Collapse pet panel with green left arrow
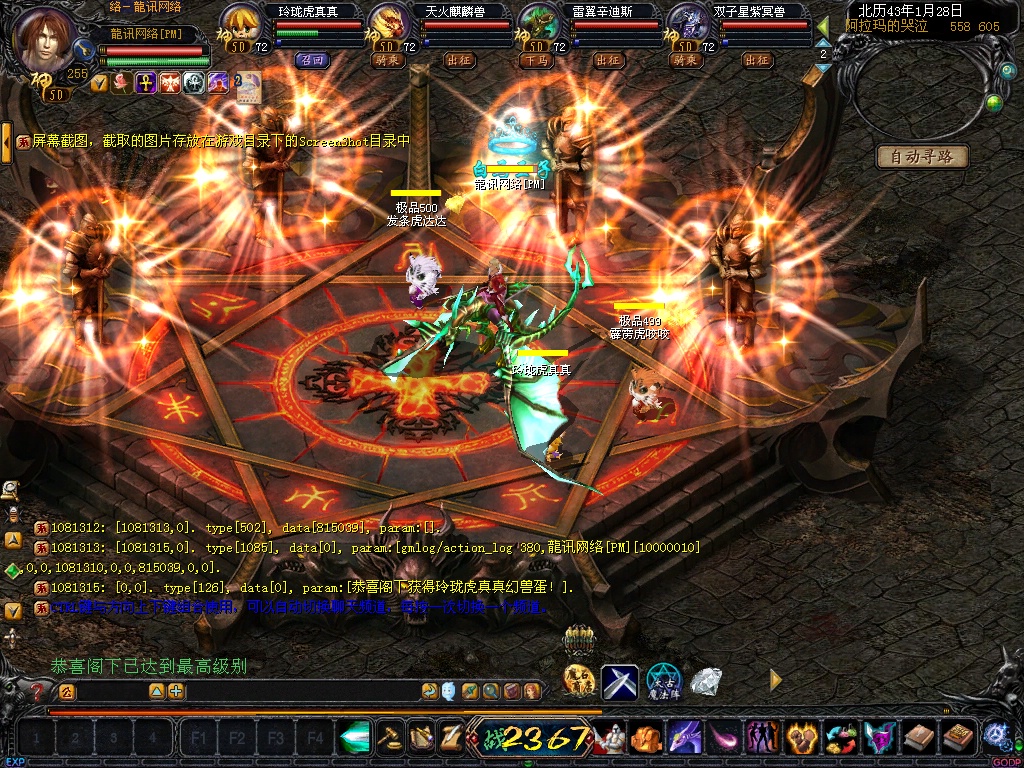Screen dimensions: 1024x768 [823, 27]
